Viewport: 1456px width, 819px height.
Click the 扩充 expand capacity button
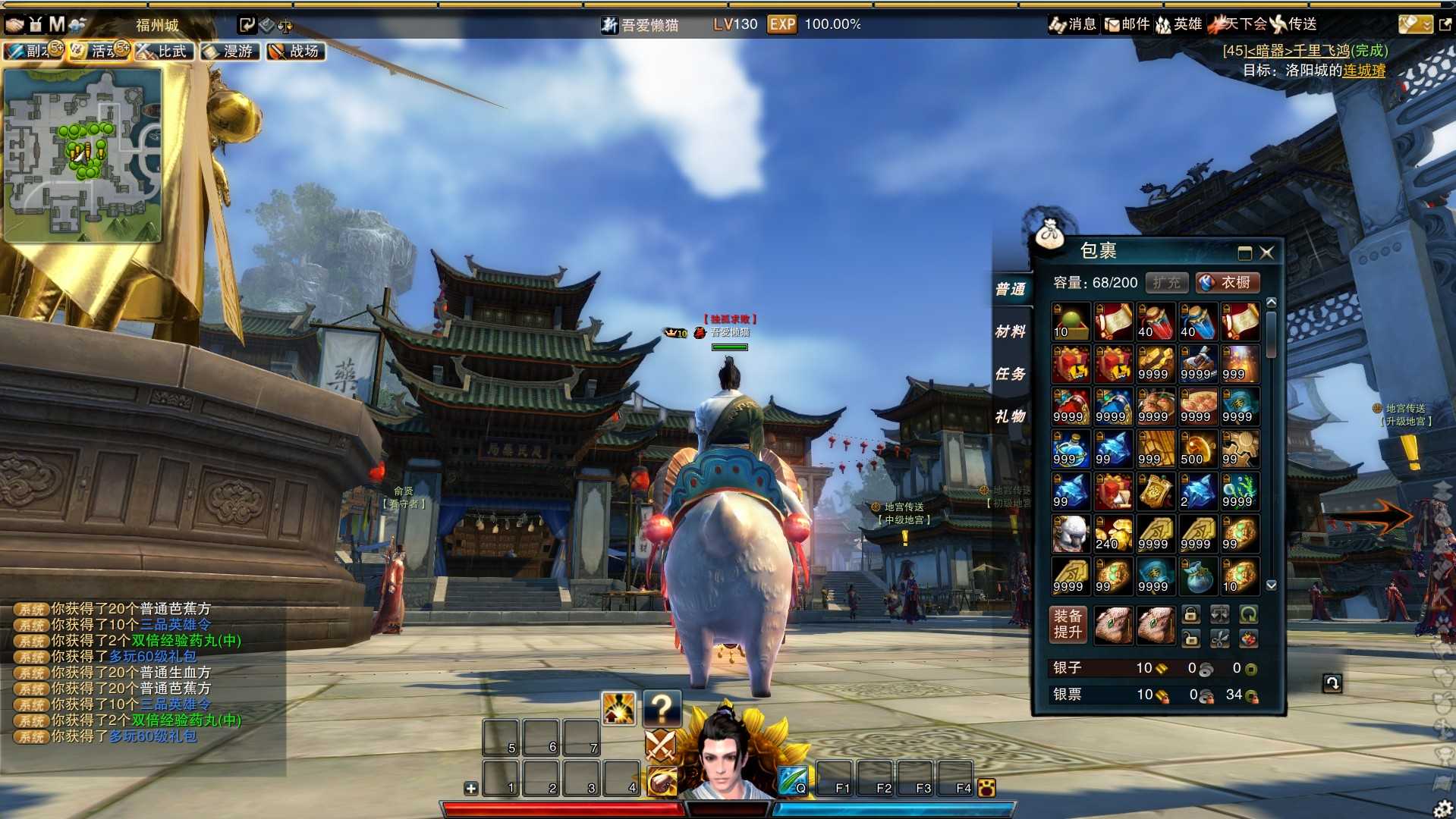tap(1166, 283)
